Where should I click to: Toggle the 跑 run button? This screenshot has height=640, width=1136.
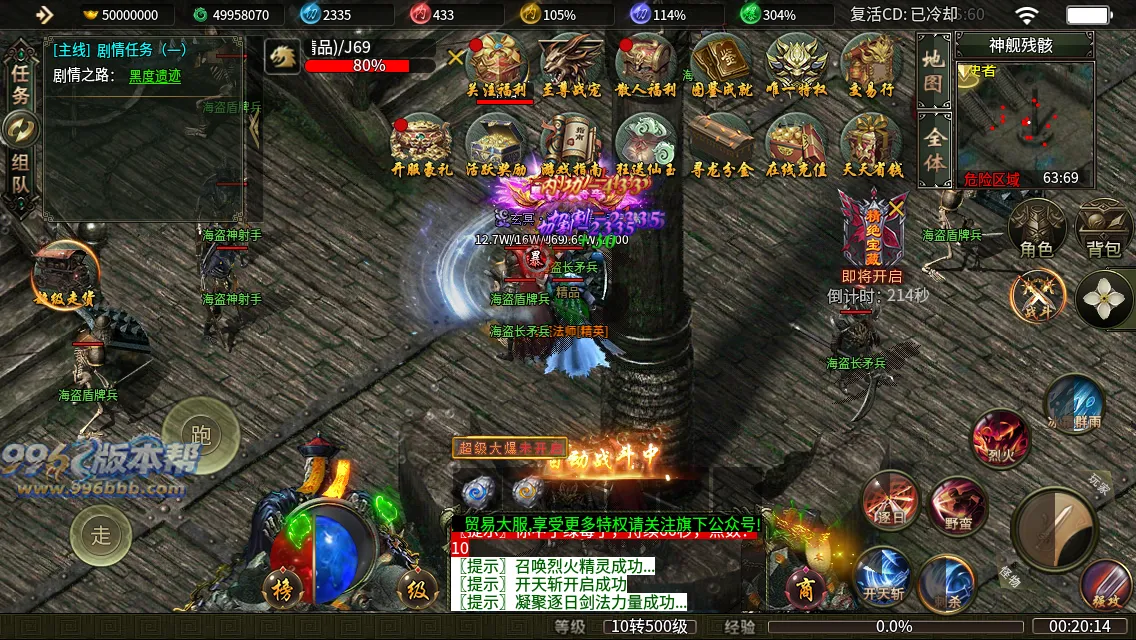(x=200, y=434)
